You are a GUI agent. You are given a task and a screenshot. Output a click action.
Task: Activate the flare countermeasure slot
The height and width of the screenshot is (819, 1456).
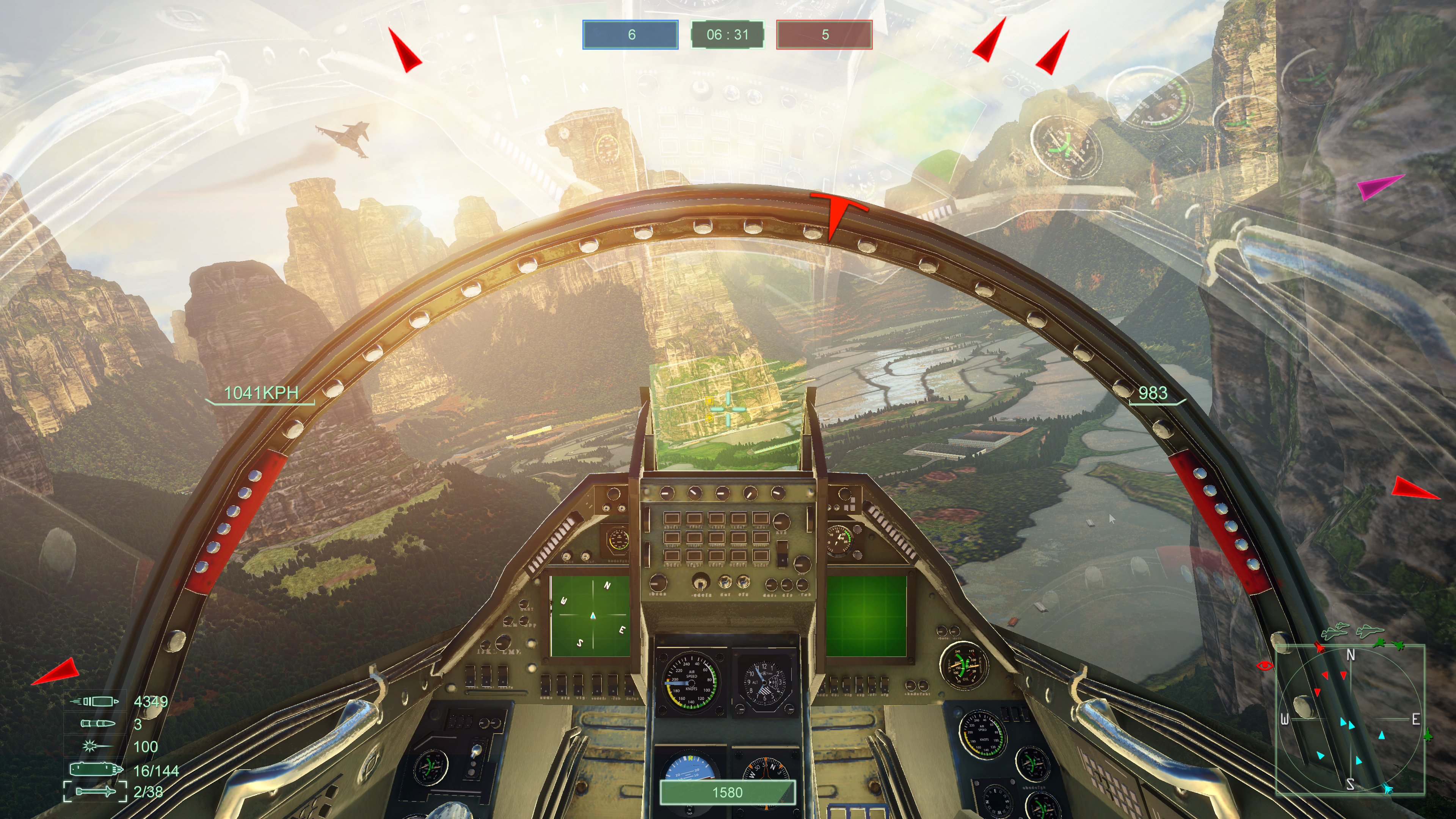[x=93, y=746]
